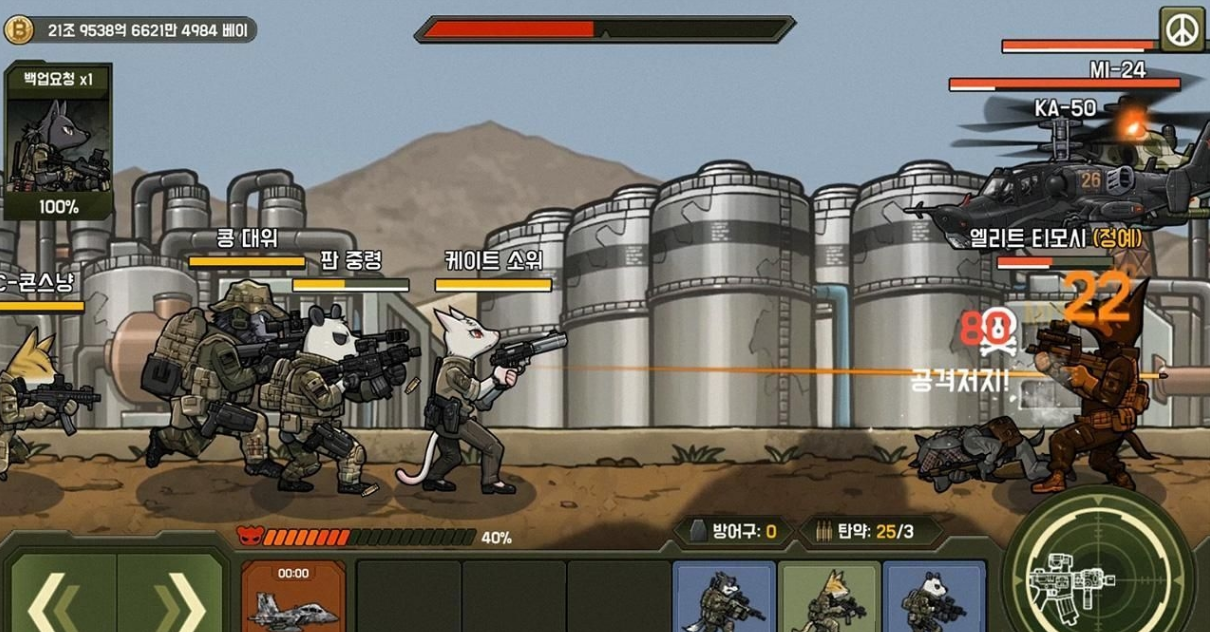Click the gold coin currency icon

coord(19,30)
